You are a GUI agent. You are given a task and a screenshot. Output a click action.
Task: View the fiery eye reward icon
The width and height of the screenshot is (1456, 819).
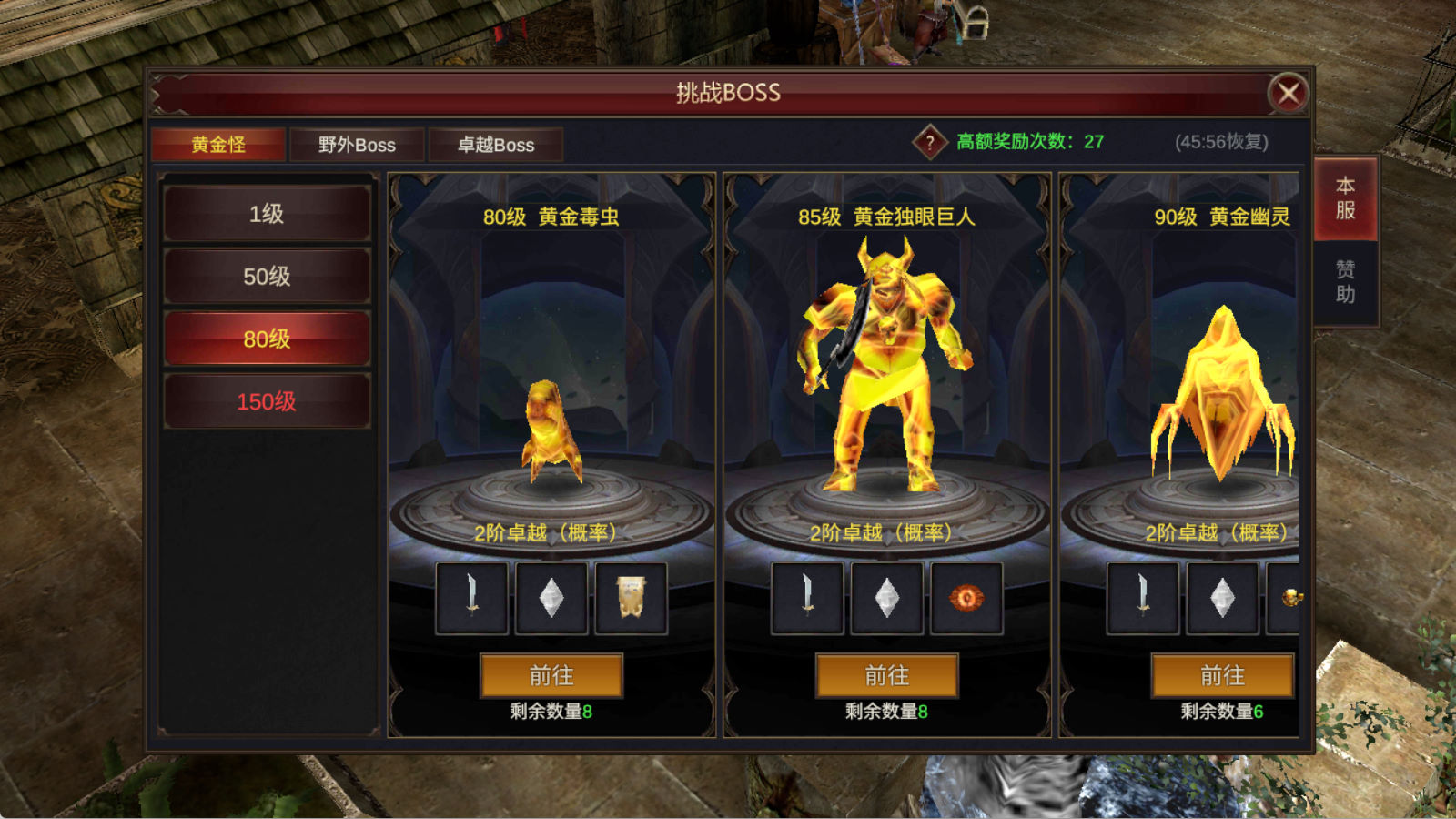click(x=966, y=598)
